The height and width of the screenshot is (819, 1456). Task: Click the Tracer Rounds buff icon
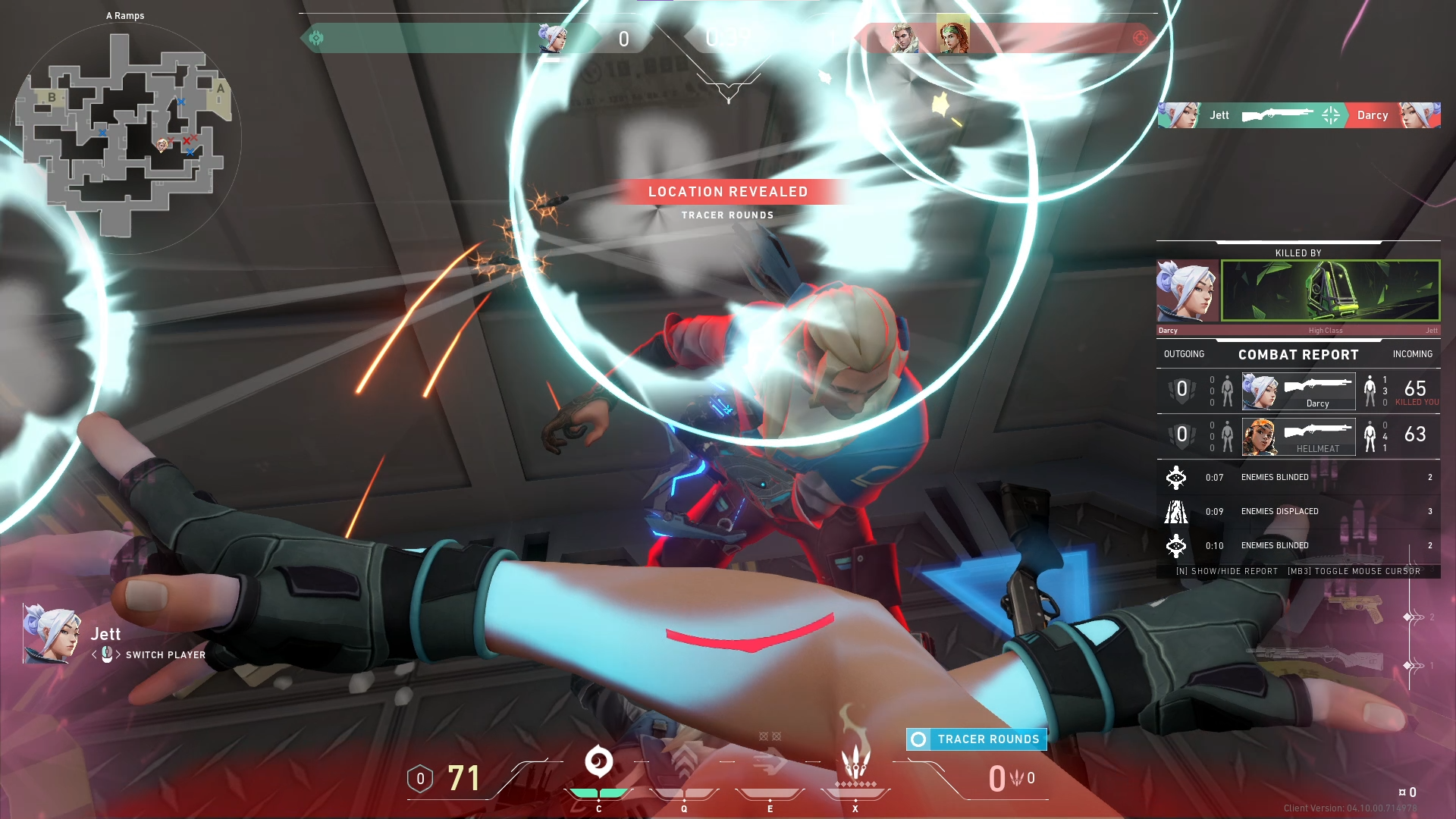[x=920, y=739]
